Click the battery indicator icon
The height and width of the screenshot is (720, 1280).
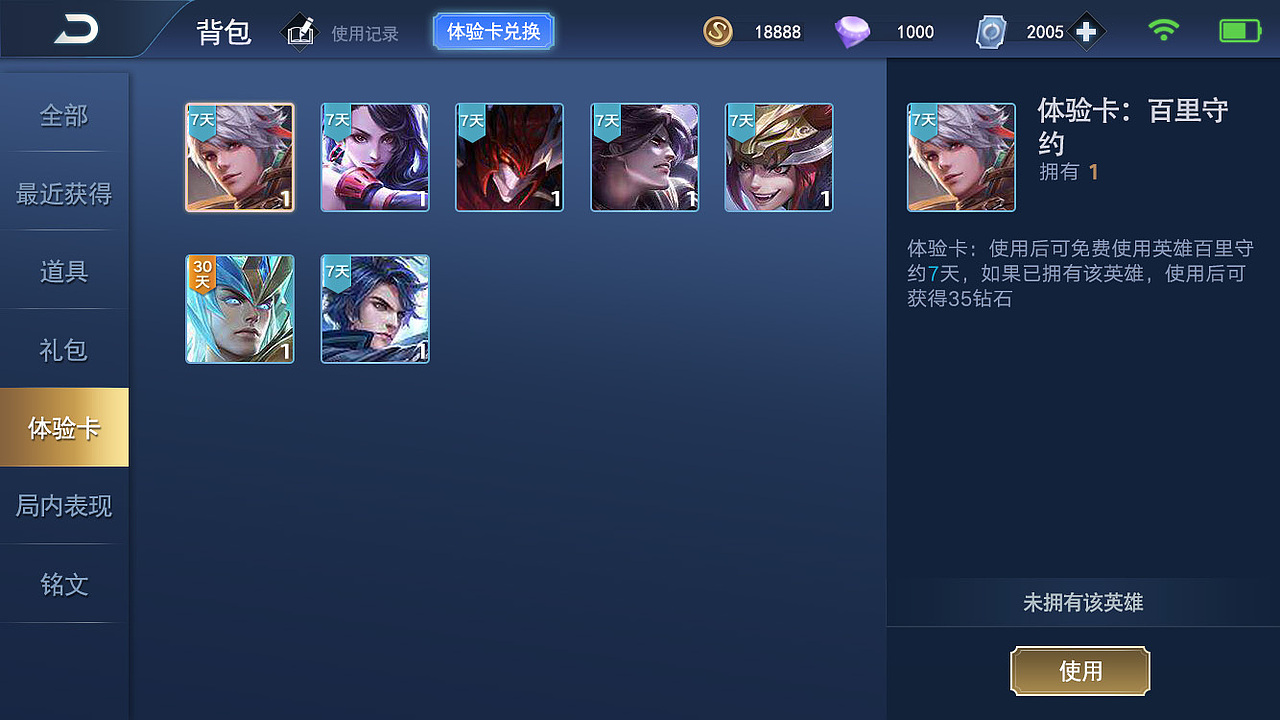coord(1238,30)
